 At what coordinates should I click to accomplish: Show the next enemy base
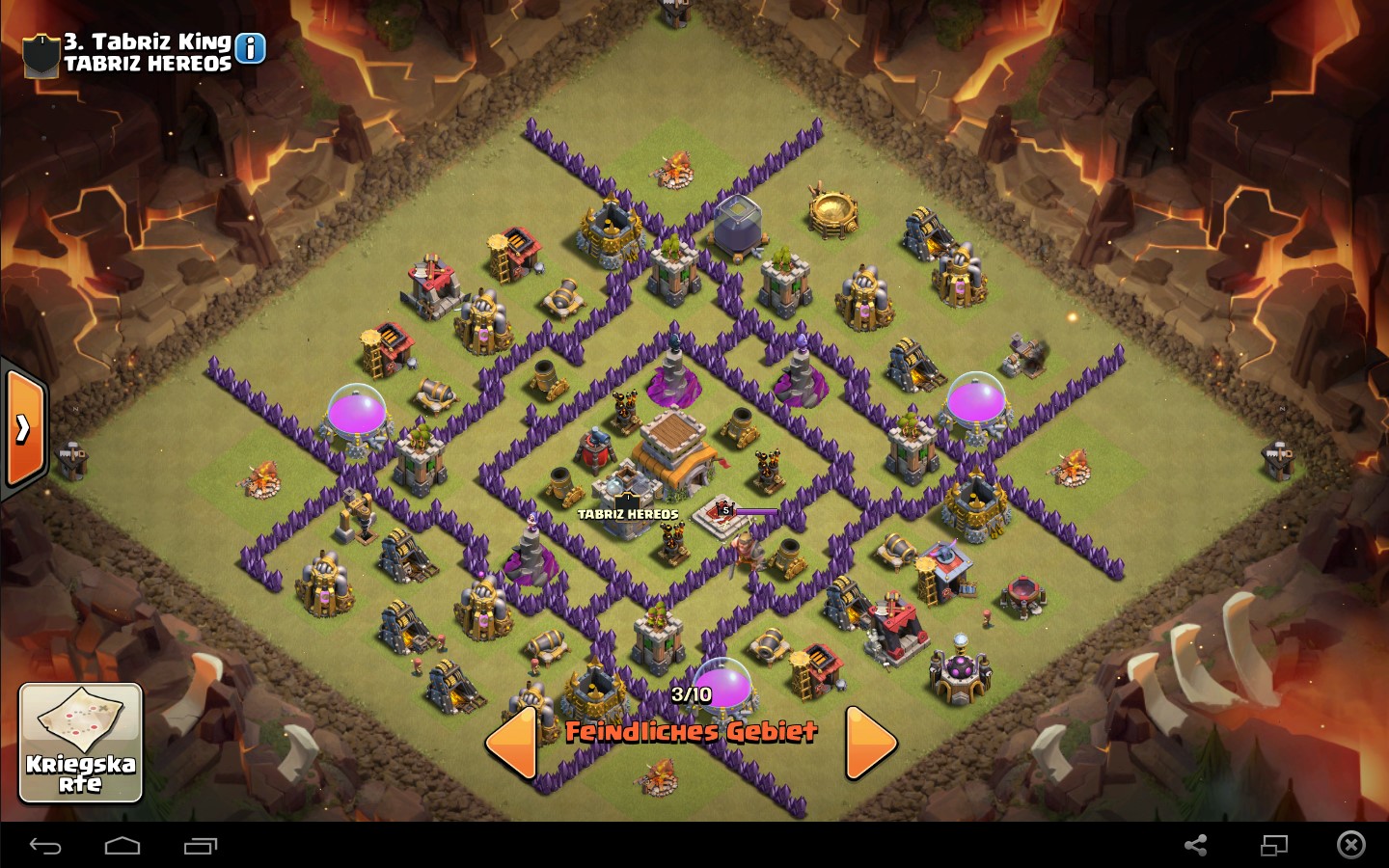coord(871,743)
